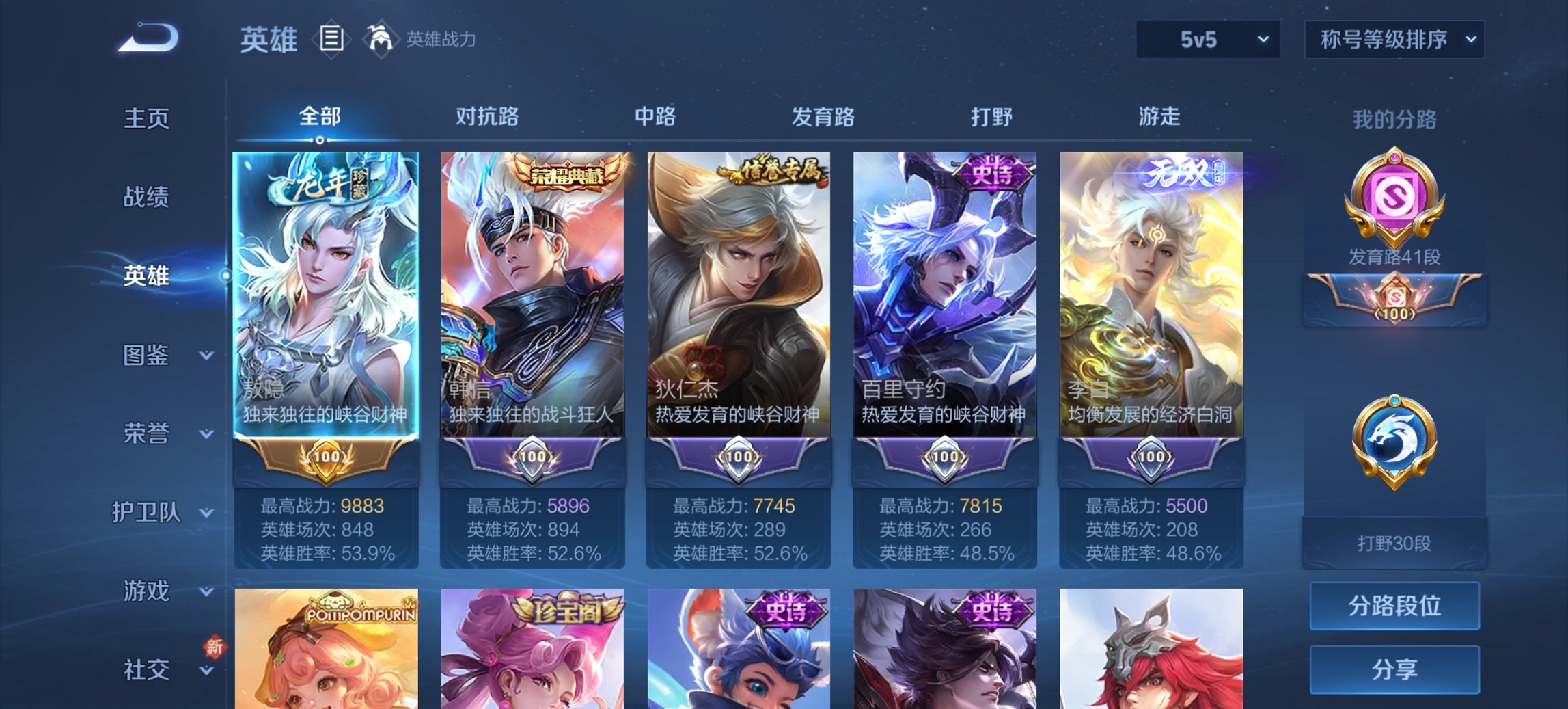Click the 分享 button
Image resolution: width=1568 pixels, height=709 pixels.
(1394, 669)
